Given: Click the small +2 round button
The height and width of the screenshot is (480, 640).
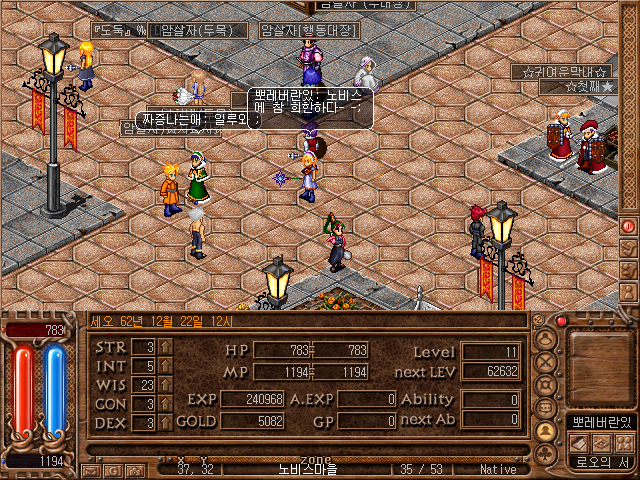Looking at the screenshot, I should [x=540, y=320].
